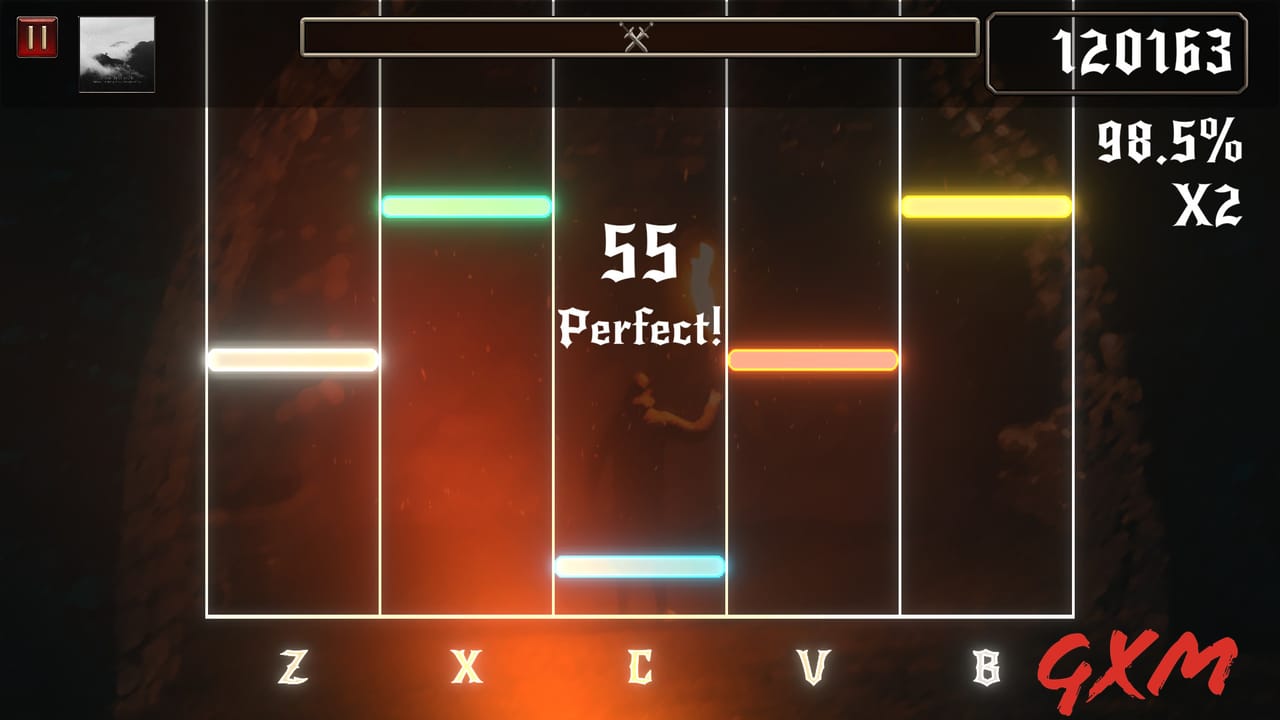
Task: Hit the teal note in the X lane
Action: click(466, 206)
